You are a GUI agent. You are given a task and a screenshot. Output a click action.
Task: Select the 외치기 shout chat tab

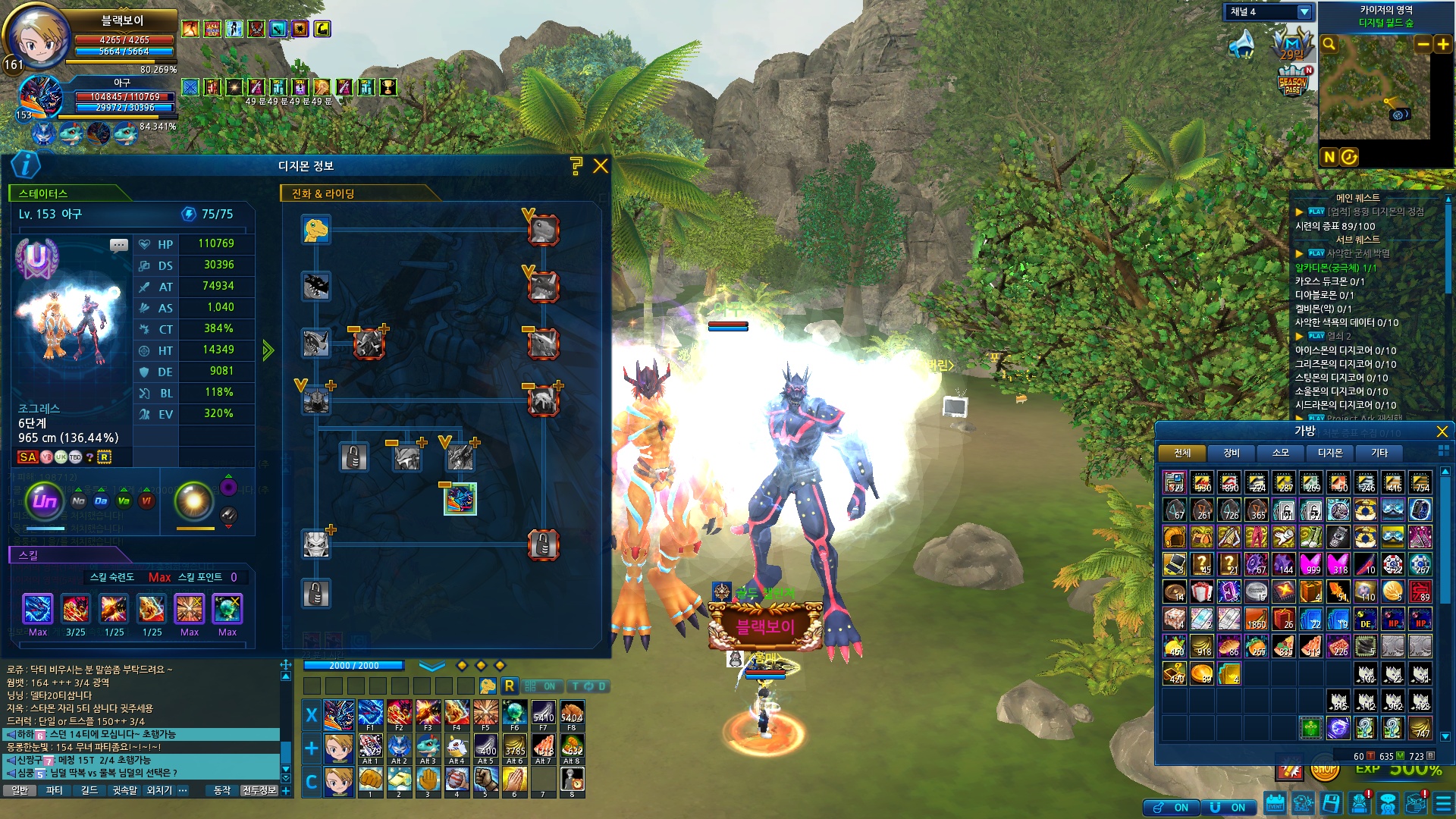(x=159, y=790)
